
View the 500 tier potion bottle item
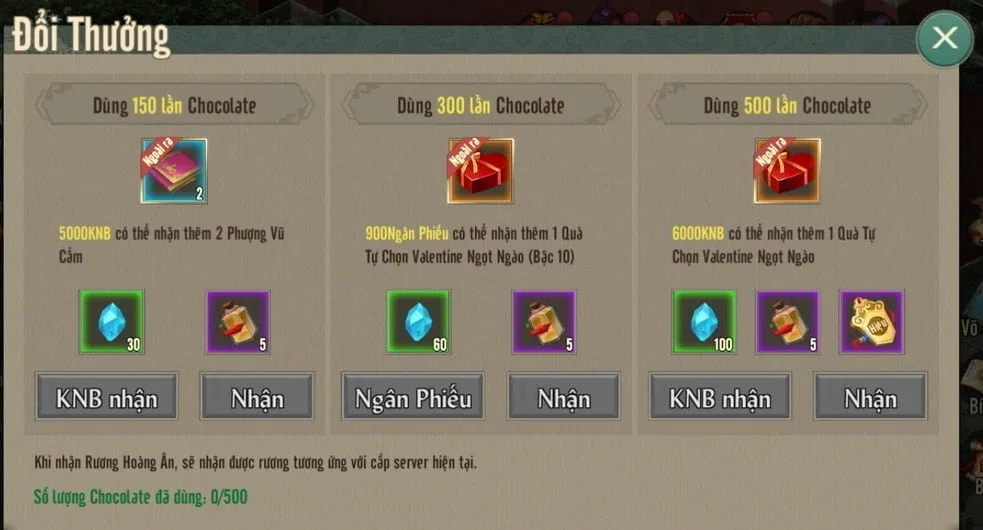(x=787, y=322)
